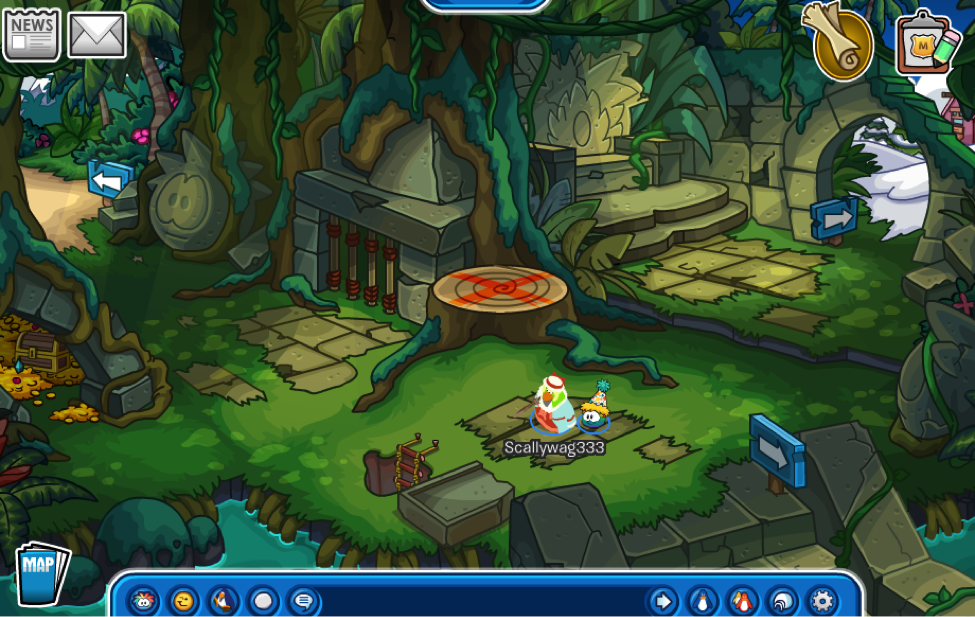
Task: Open the speech bubble quick-chat menu
Action: 304,601
